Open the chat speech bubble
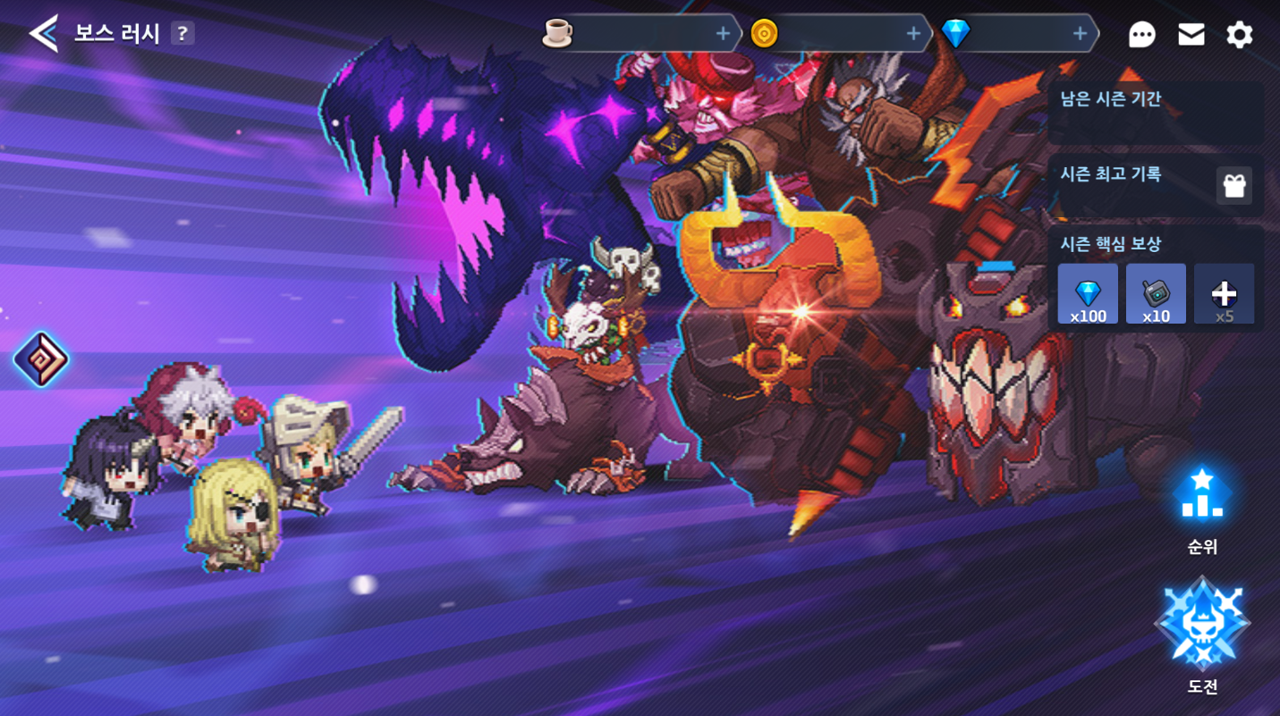 [1141, 35]
